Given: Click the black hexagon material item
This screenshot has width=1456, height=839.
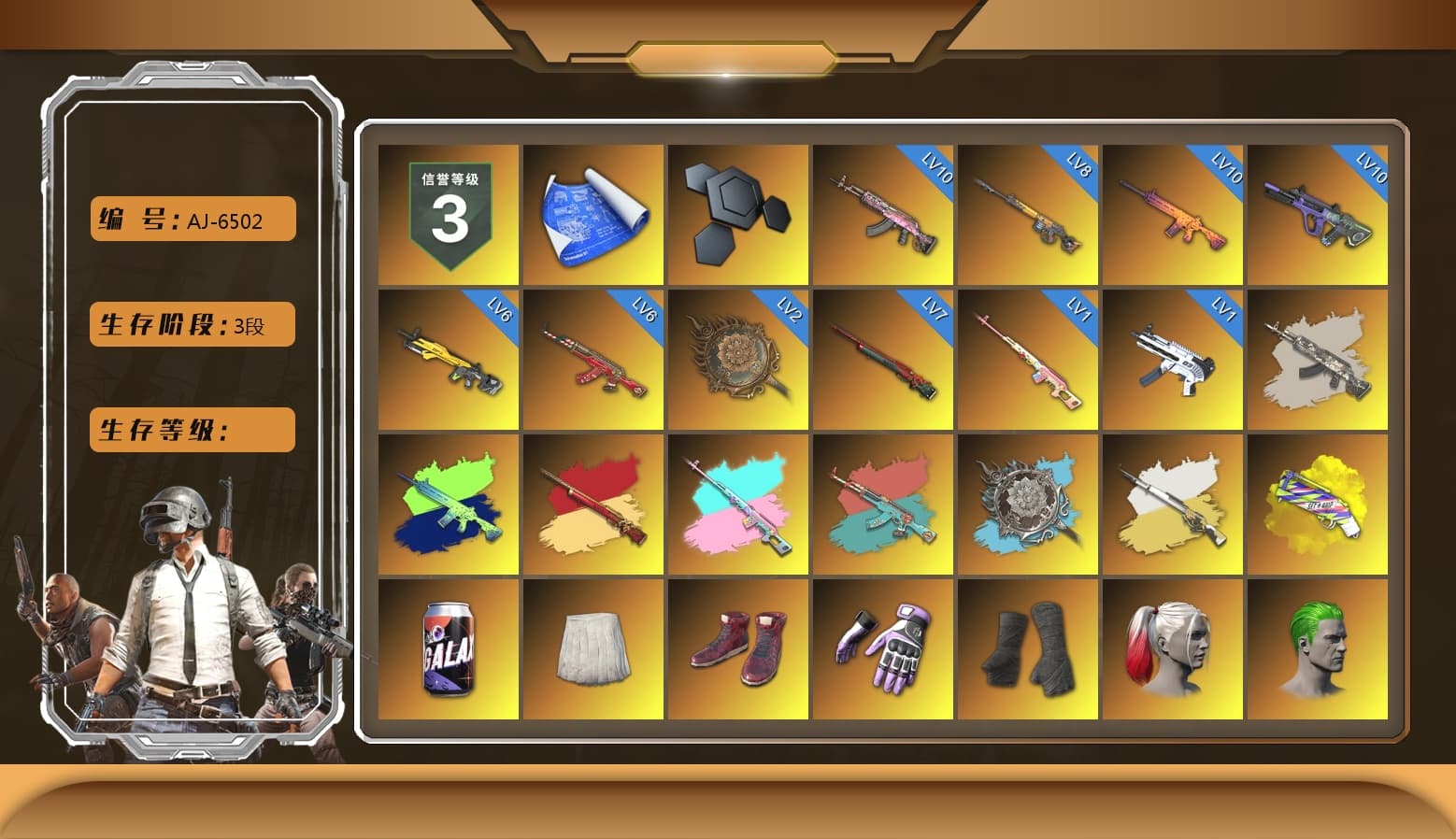Looking at the screenshot, I should pos(737,213).
